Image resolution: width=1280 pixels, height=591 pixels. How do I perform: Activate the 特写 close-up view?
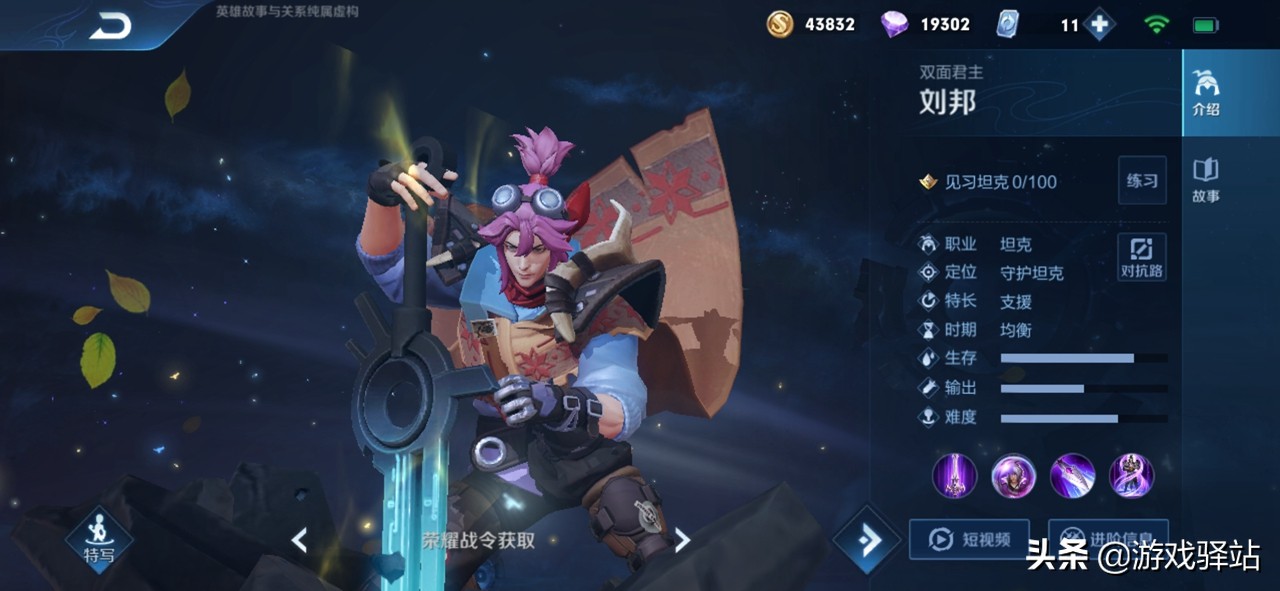point(99,540)
